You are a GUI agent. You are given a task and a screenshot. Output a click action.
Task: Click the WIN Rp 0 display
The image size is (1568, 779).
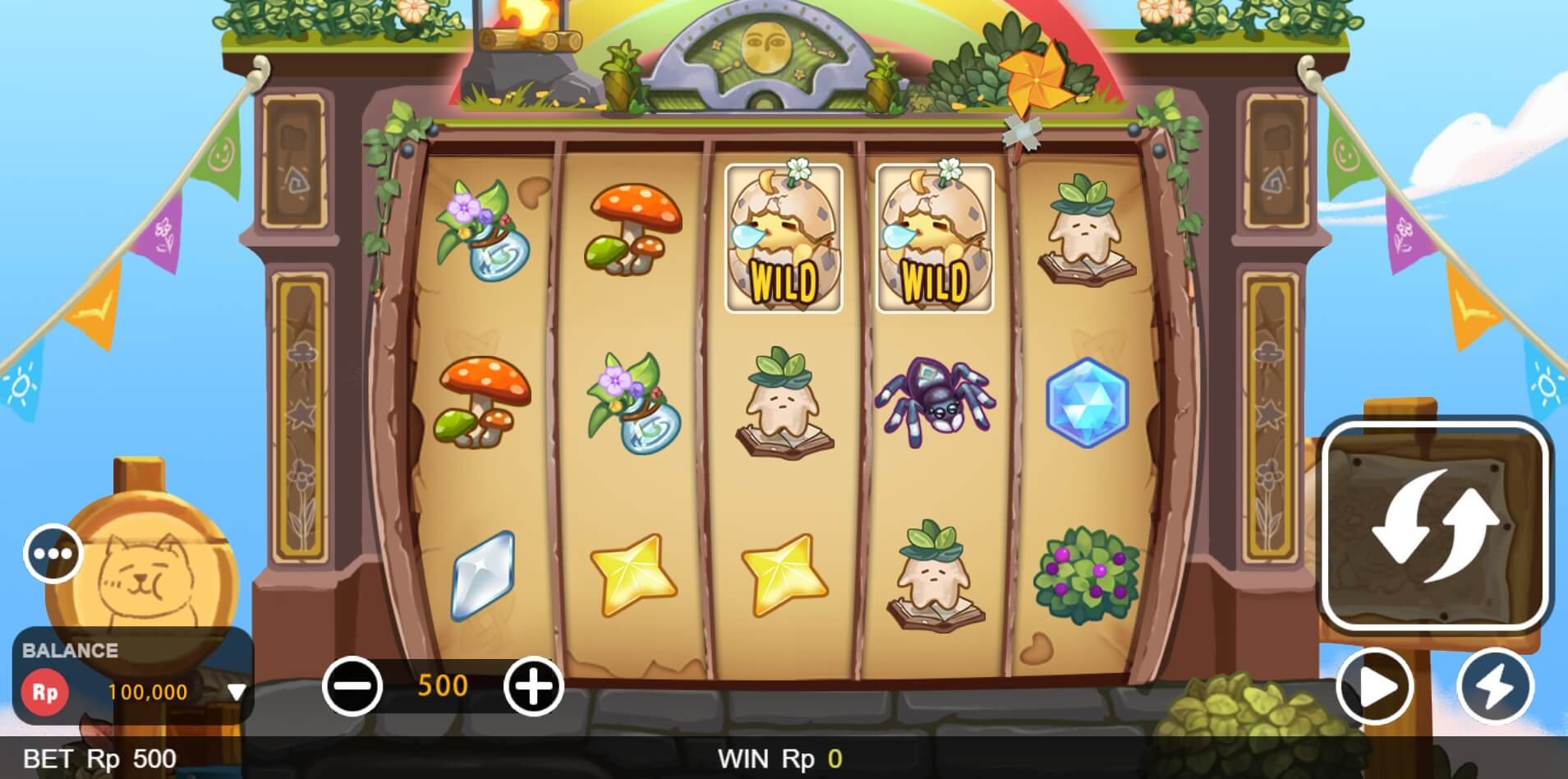pyautogui.click(x=779, y=758)
